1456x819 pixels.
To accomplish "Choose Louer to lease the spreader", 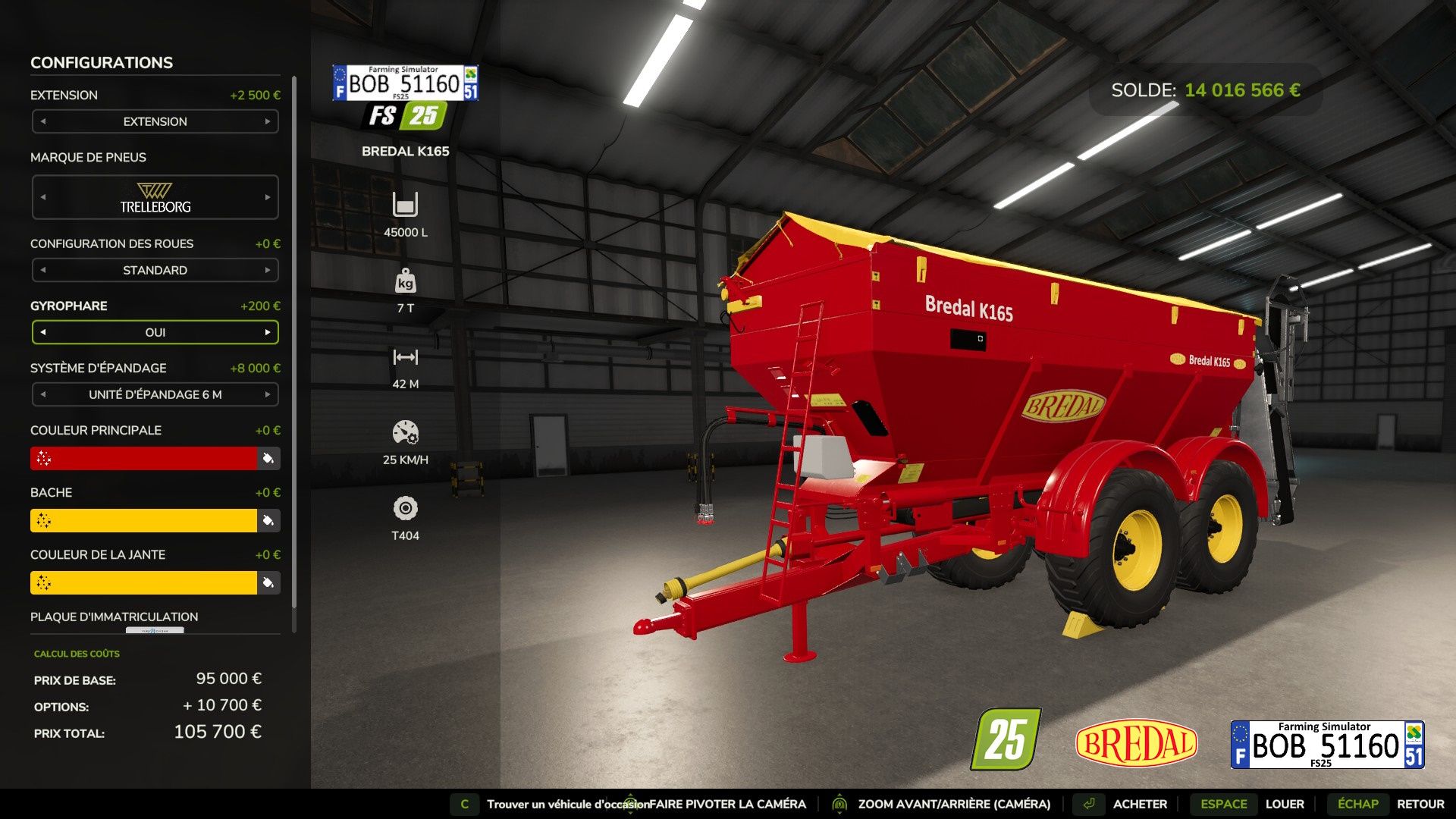I will pos(1284,804).
